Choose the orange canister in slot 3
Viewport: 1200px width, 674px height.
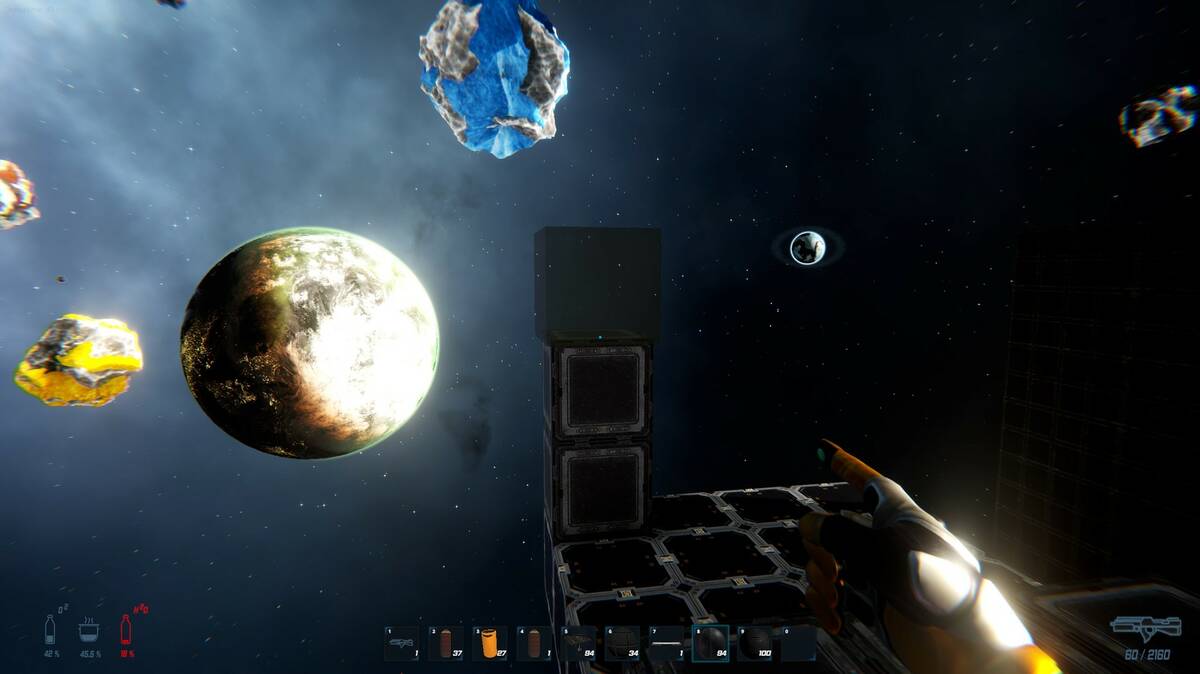(x=489, y=643)
